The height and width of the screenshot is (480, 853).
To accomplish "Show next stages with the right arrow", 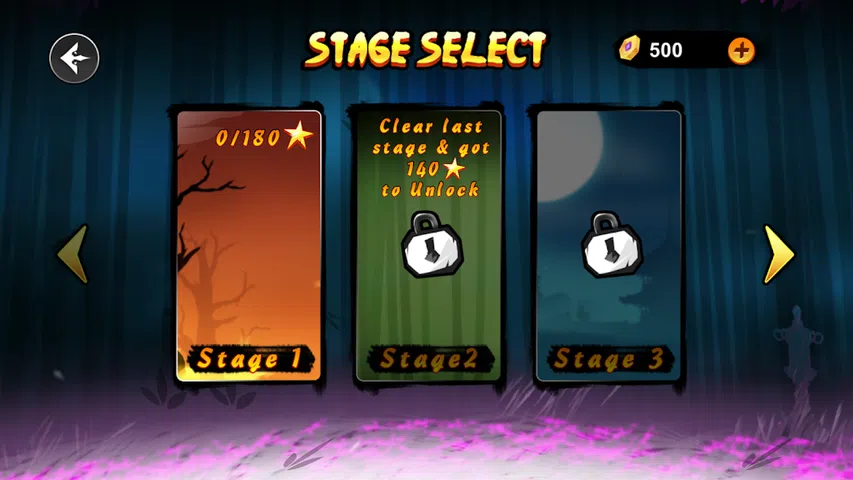I will tap(778, 254).
